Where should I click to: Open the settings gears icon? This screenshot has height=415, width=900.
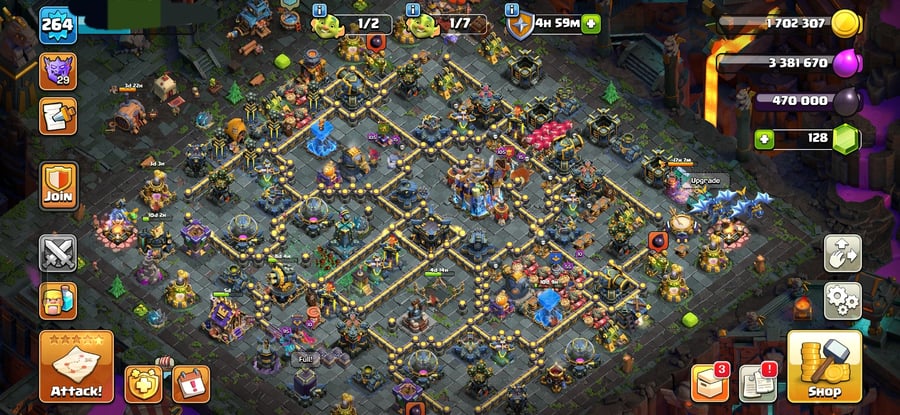842,299
